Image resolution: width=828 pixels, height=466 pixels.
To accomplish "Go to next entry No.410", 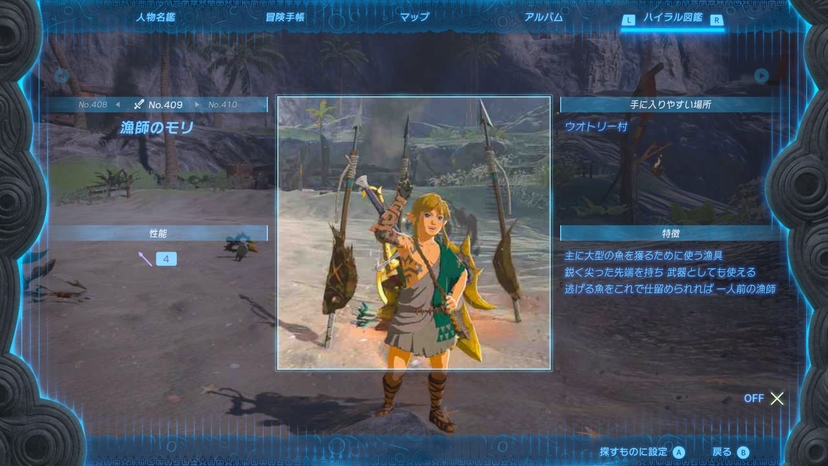I will pyautogui.click(x=222, y=104).
